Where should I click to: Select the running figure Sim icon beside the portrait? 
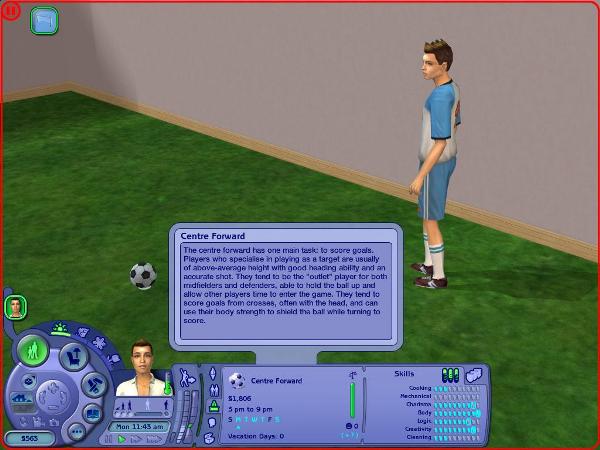pos(186,377)
